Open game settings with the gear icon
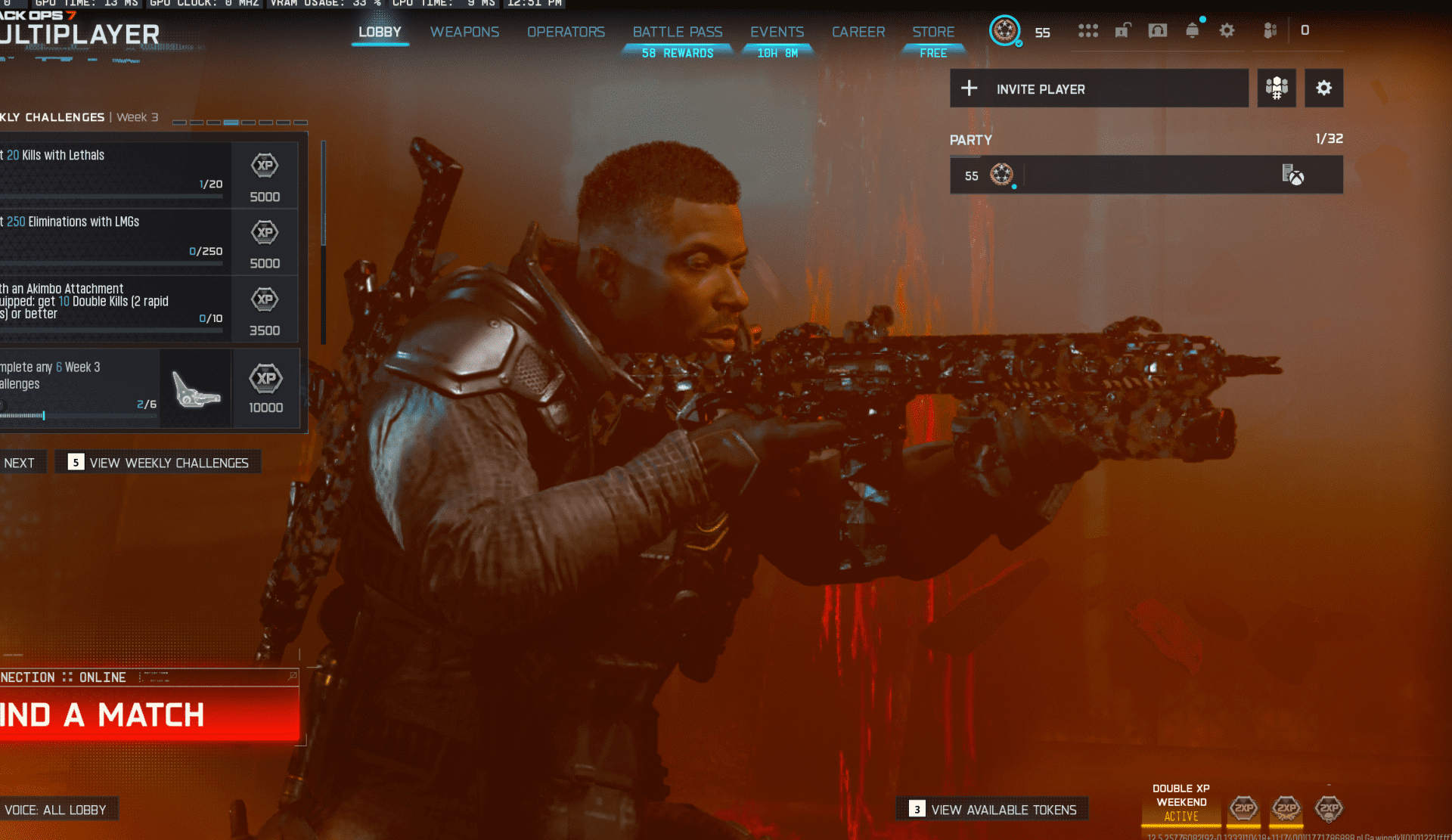This screenshot has width=1452, height=840. [x=1227, y=31]
